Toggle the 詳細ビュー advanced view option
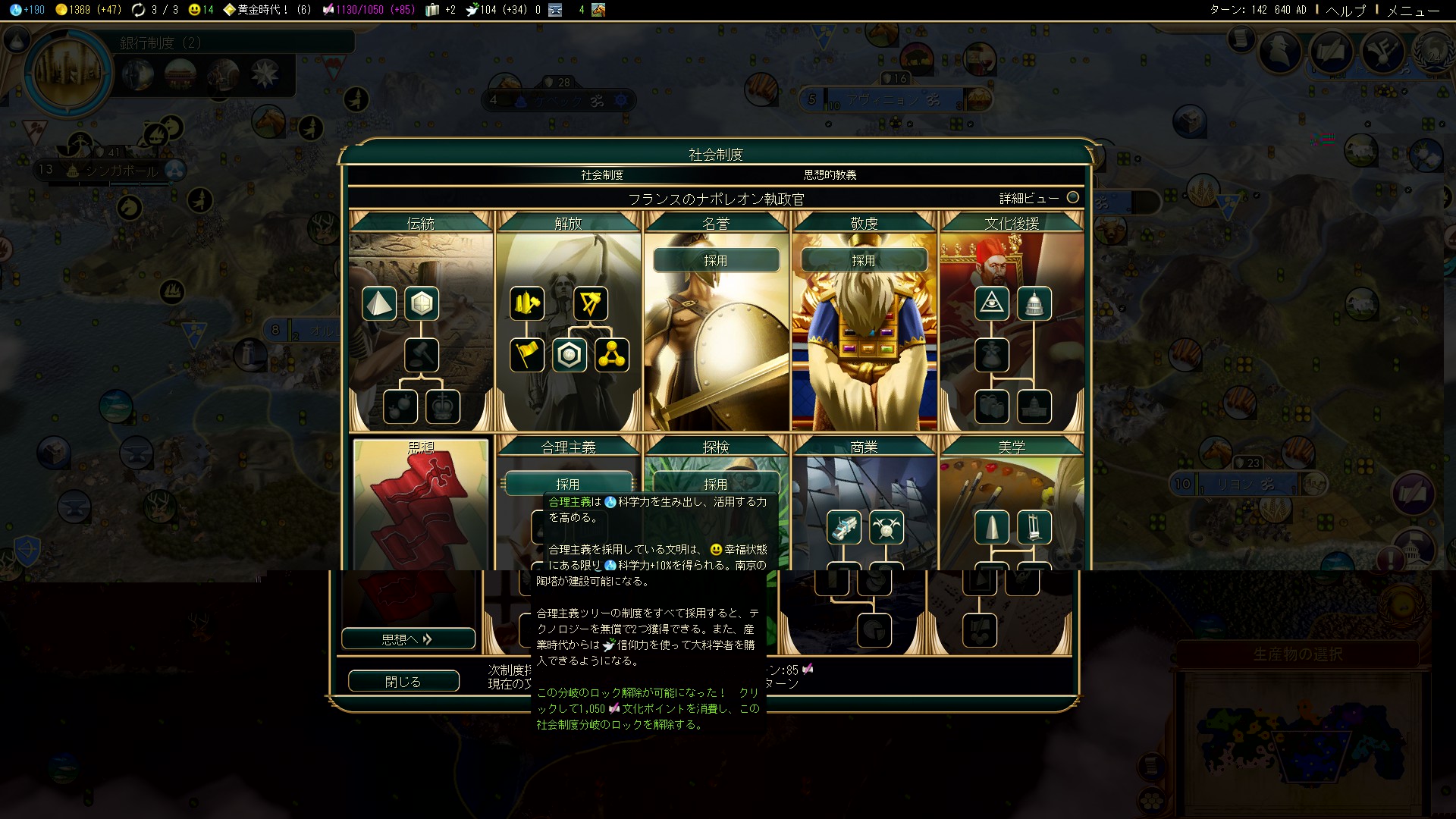Viewport: 1456px width, 819px height. coord(1072,198)
